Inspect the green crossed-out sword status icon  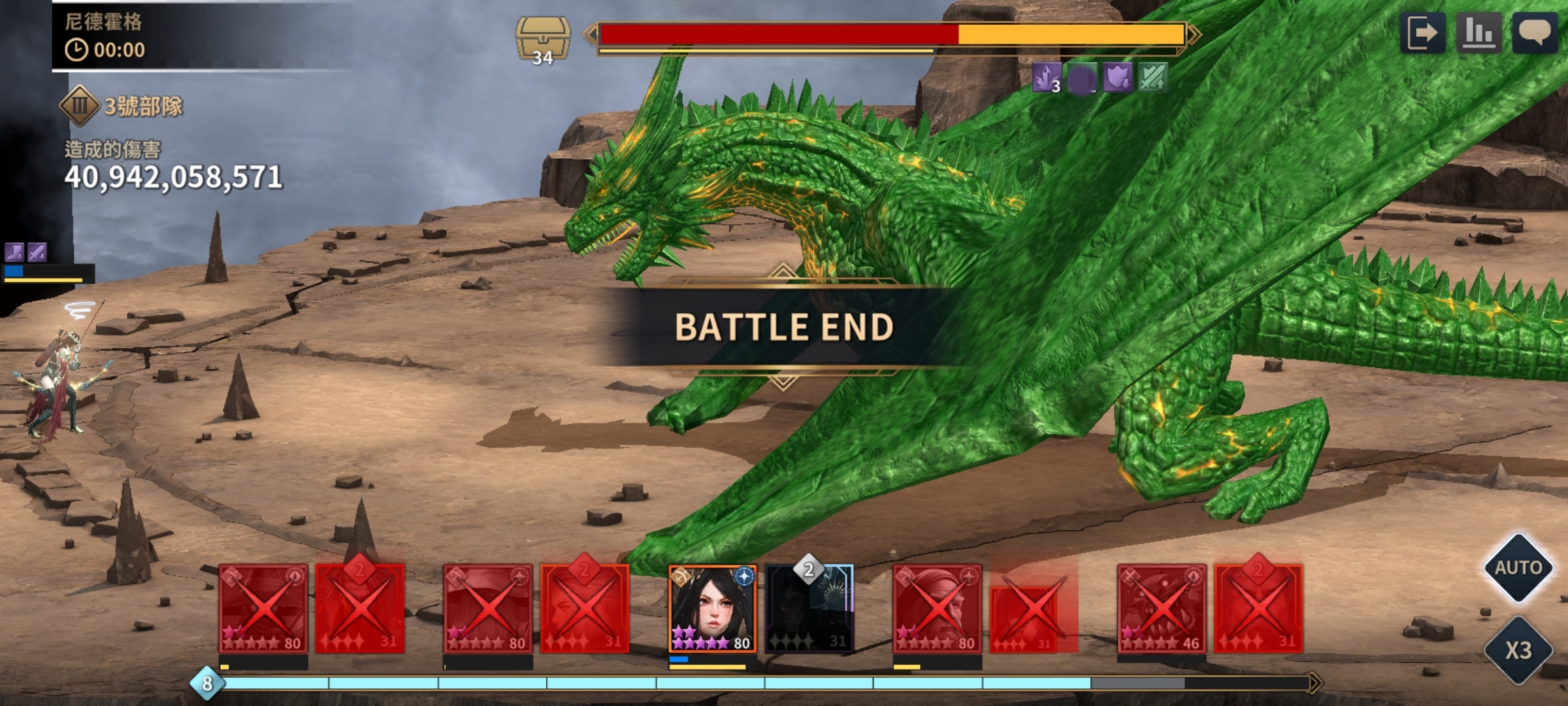[1152, 79]
